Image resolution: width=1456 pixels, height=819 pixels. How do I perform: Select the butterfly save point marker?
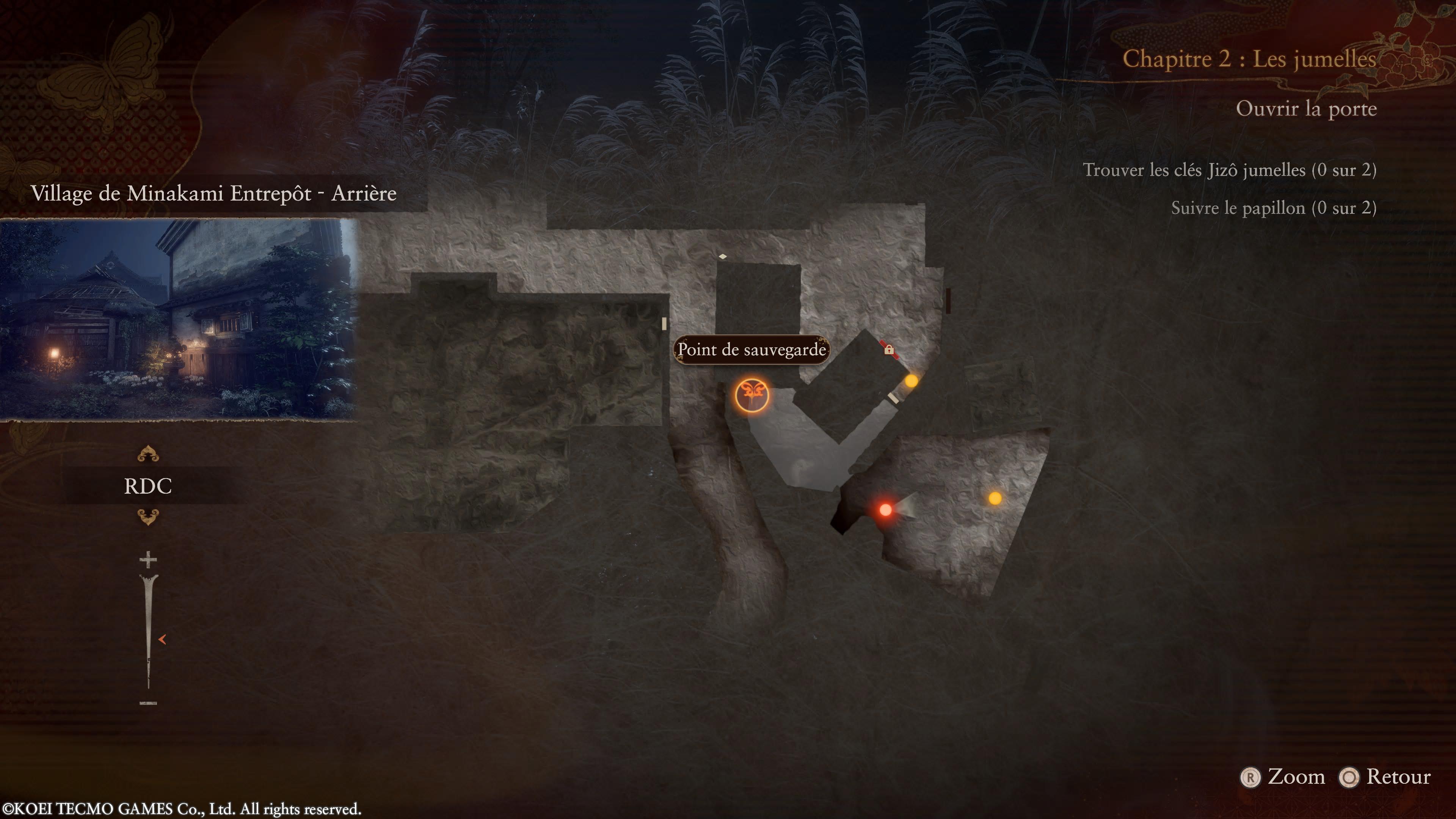(752, 395)
